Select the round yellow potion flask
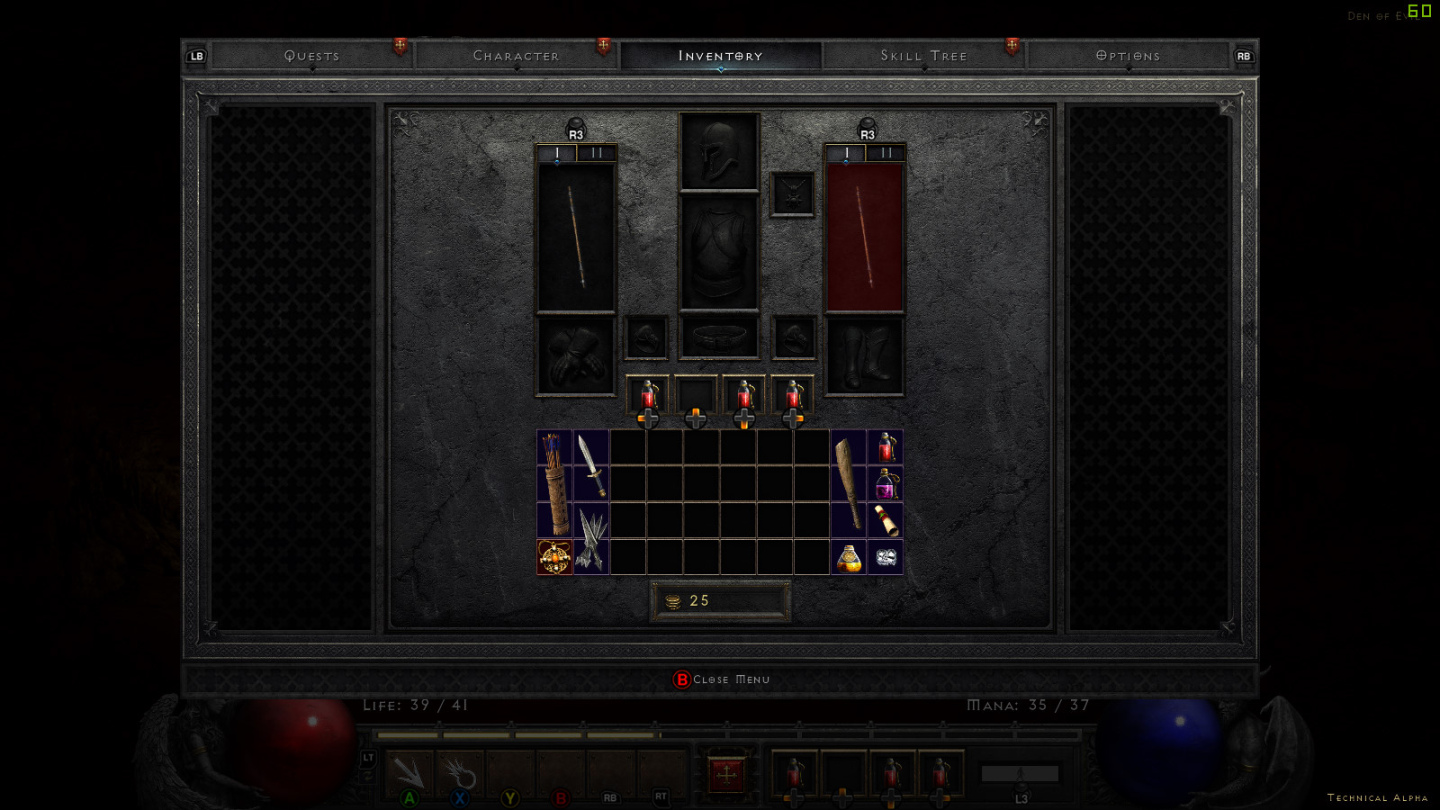This screenshot has width=1440, height=810. click(848, 557)
